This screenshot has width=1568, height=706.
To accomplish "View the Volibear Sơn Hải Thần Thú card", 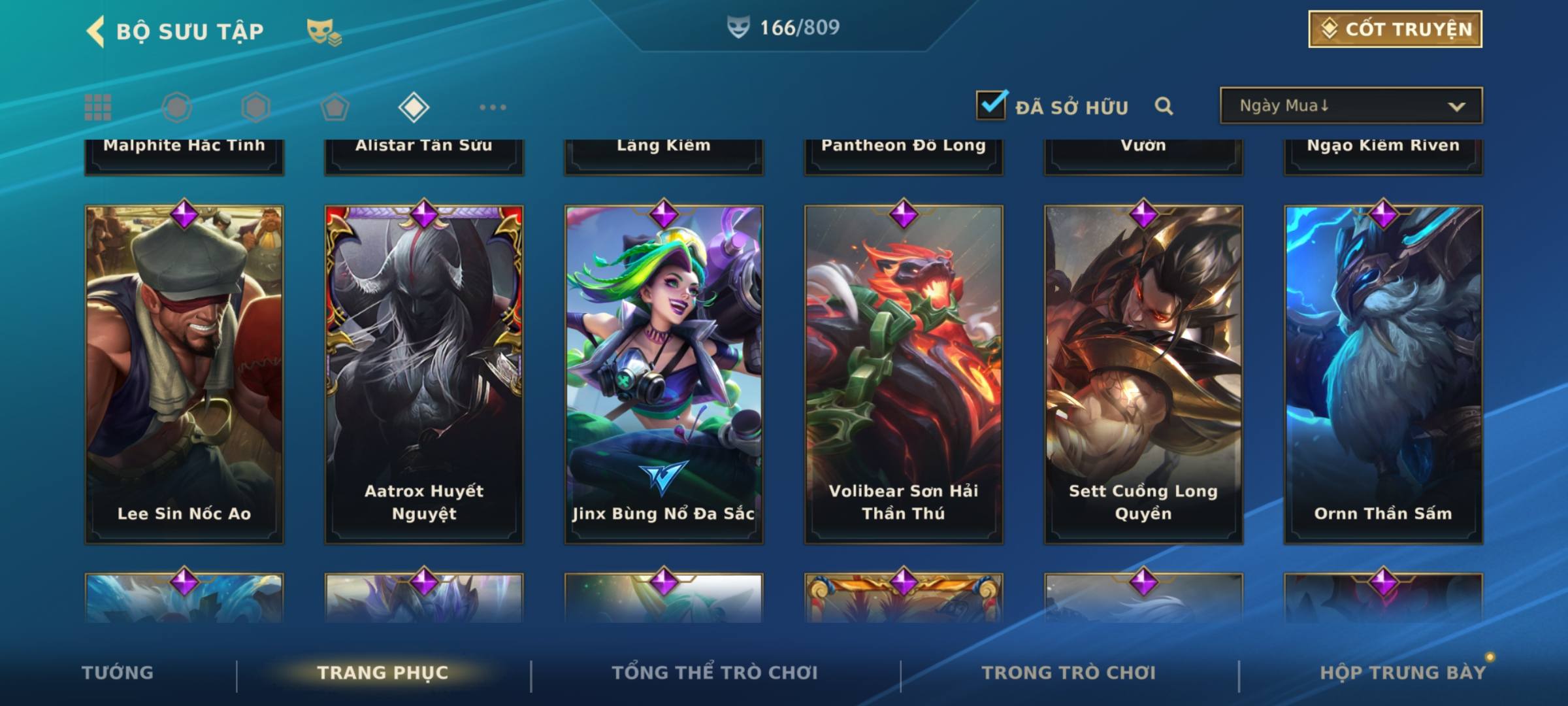I will pyautogui.click(x=904, y=374).
